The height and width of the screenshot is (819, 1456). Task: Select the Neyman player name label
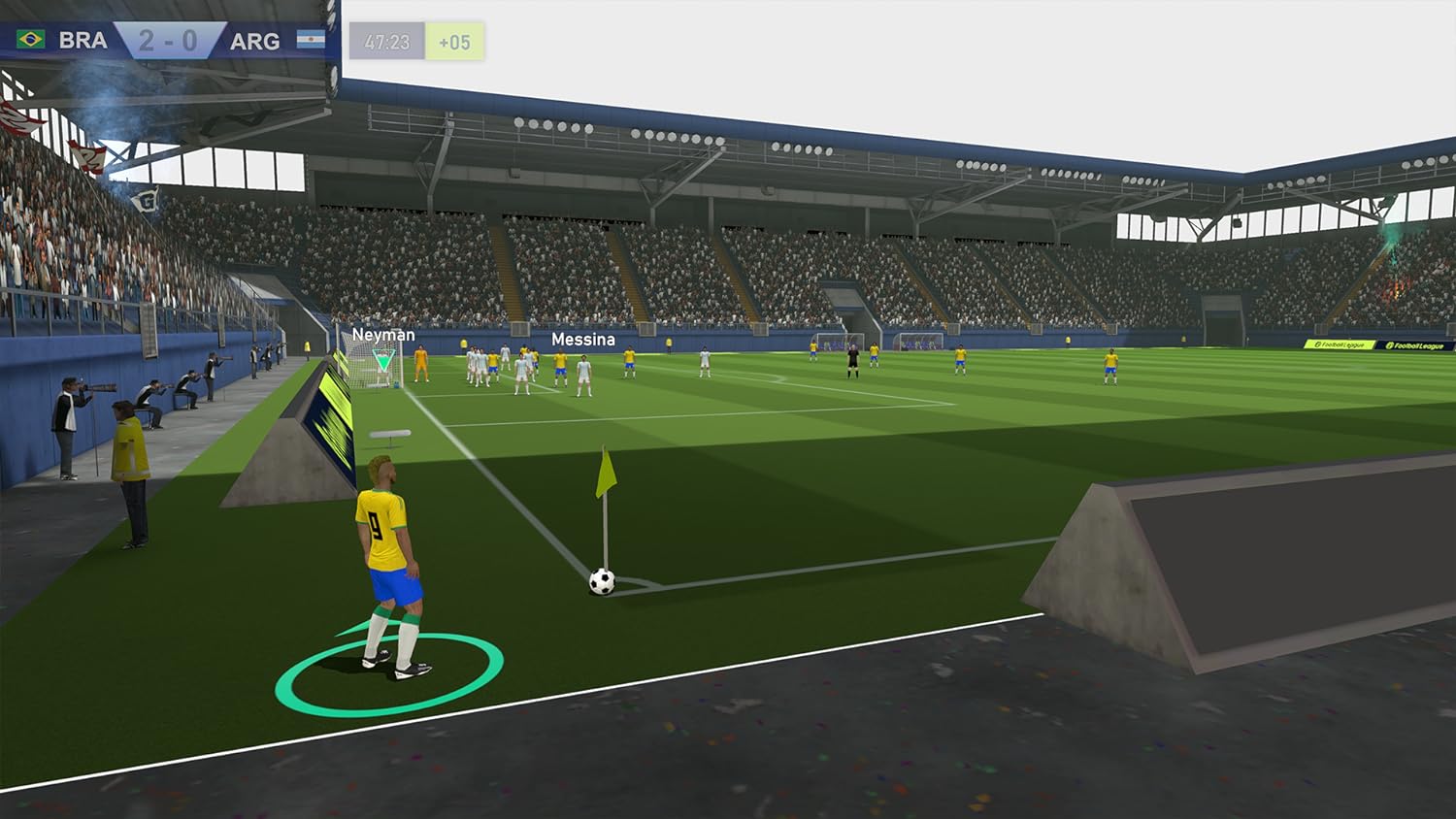click(384, 334)
